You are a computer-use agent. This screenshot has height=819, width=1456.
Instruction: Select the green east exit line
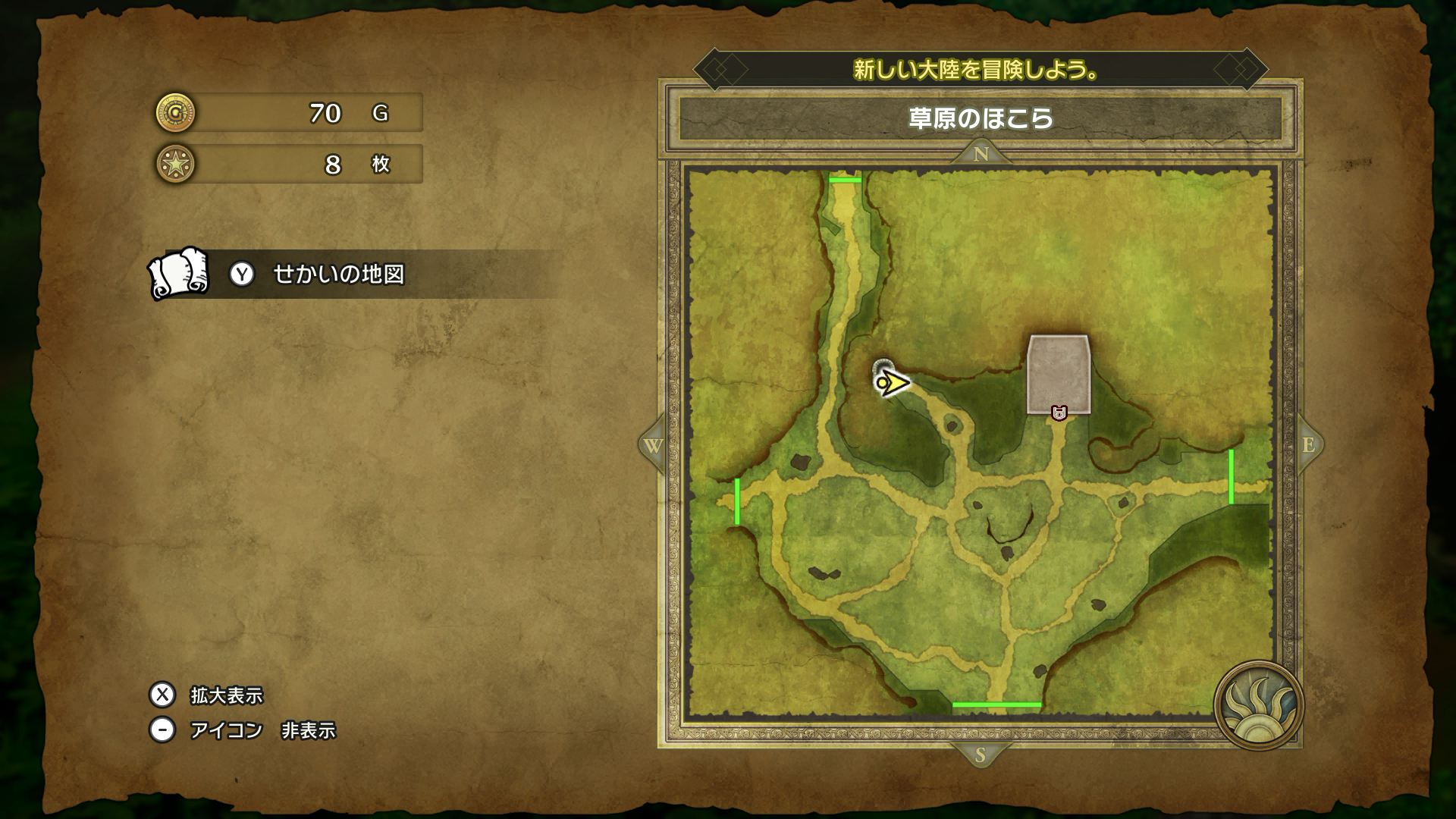coord(1231,476)
